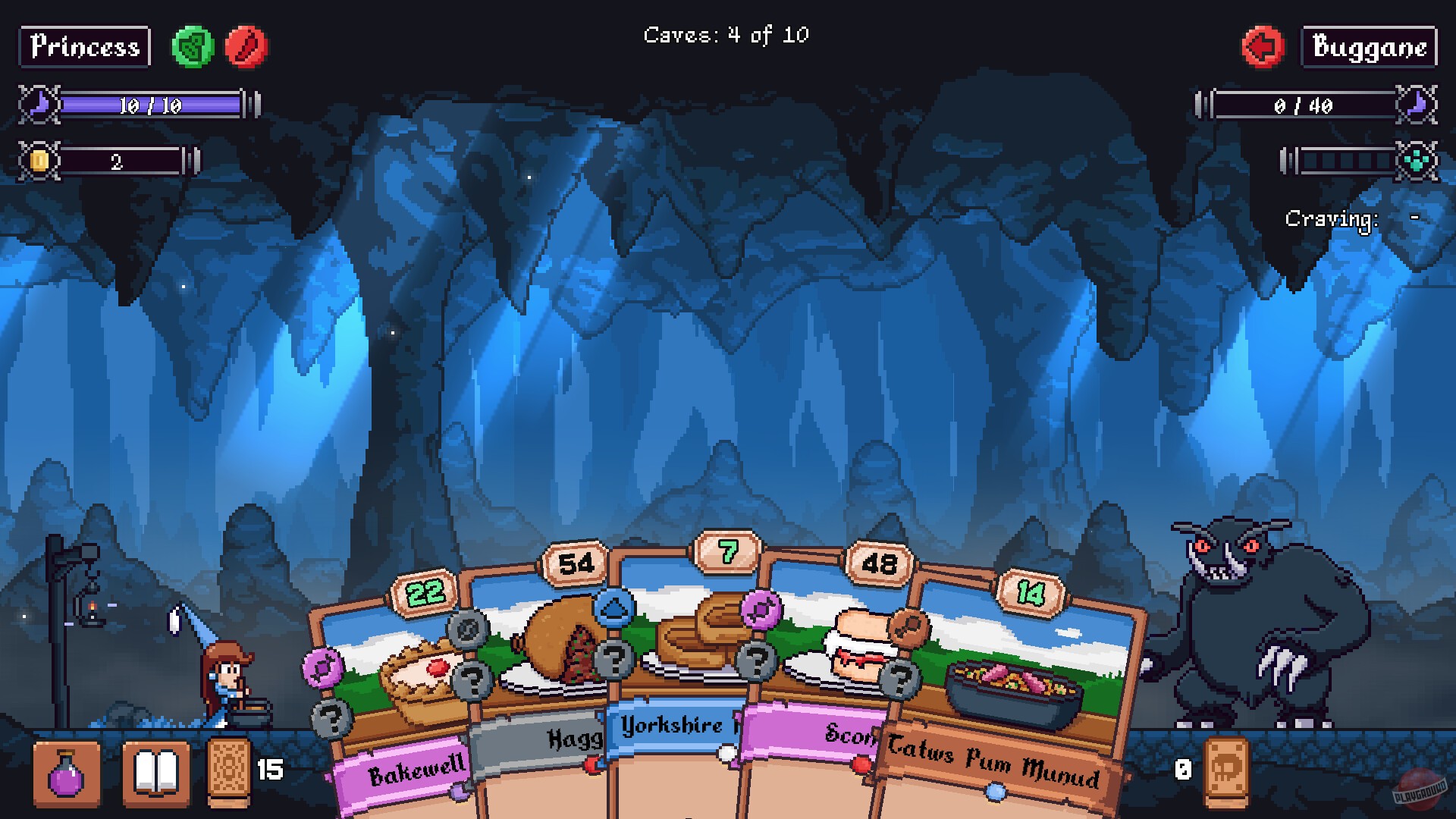Screen dimensions: 1456x819
Task: Click the Princess nameplate
Action: 83,47
